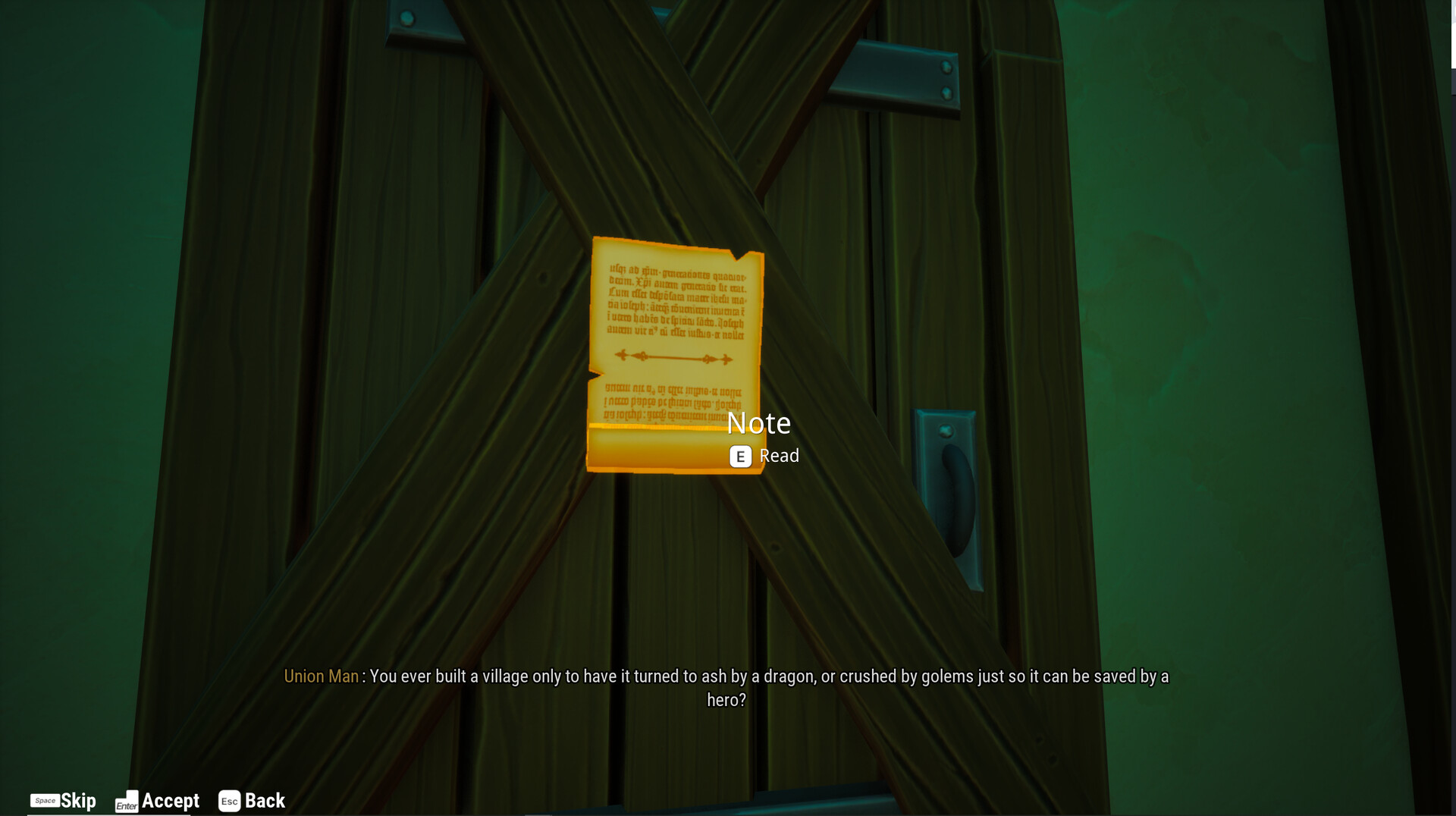Screen dimensions: 1456x816
Task: Select Skip to pass the dialogue
Action: click(78, 801)
